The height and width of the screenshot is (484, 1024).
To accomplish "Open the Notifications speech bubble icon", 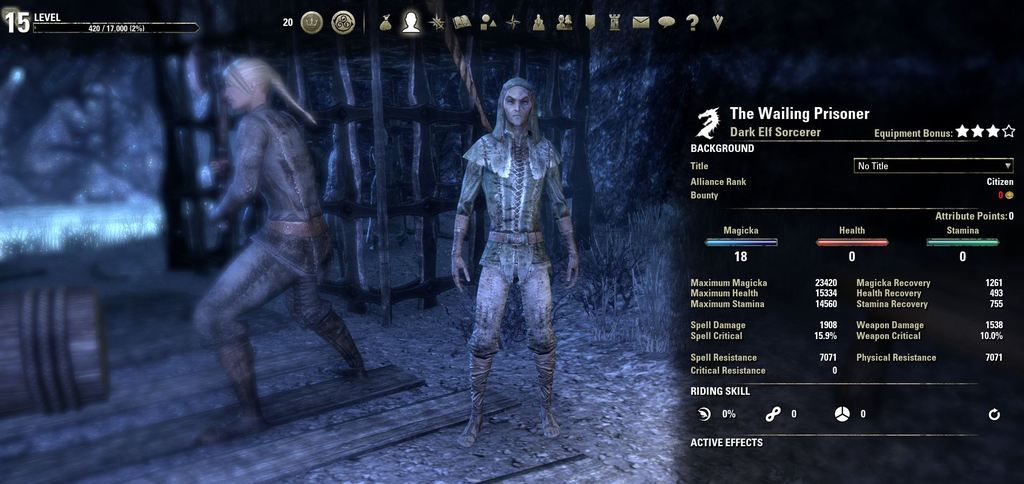I will (x=666, y=21).
